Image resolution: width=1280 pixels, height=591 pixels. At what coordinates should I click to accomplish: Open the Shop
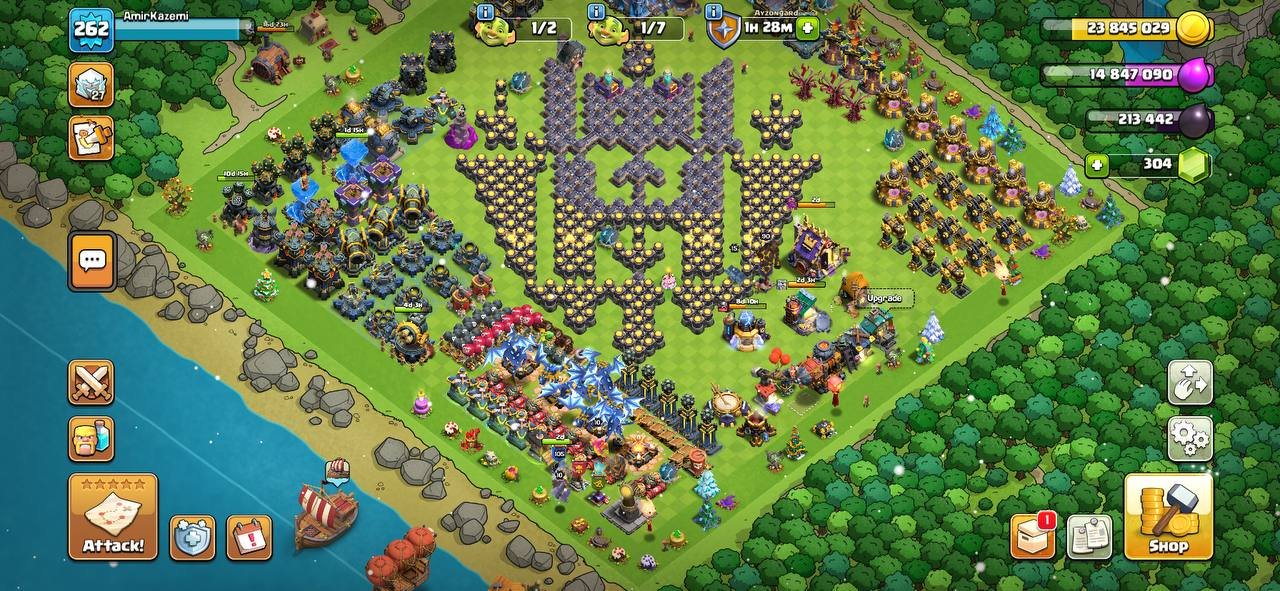coord(1168,516)
